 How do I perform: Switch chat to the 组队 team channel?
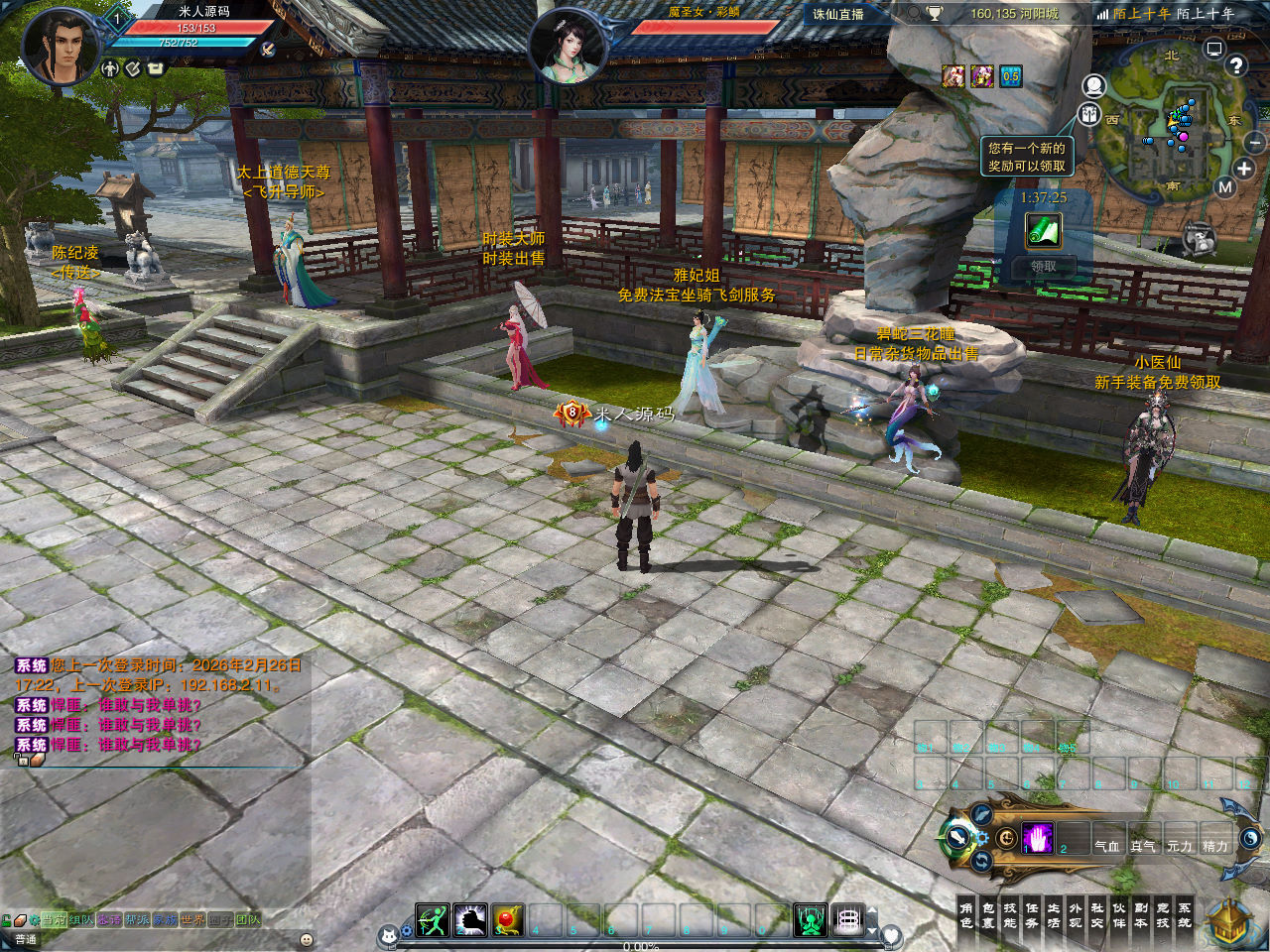coord(81,920)
